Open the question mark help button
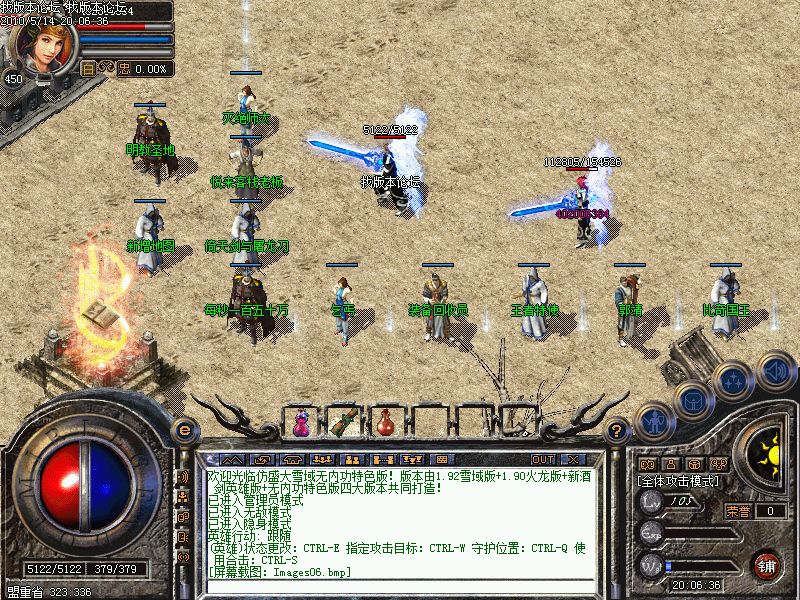The image size is (800, 600). [x=617, y=431]
